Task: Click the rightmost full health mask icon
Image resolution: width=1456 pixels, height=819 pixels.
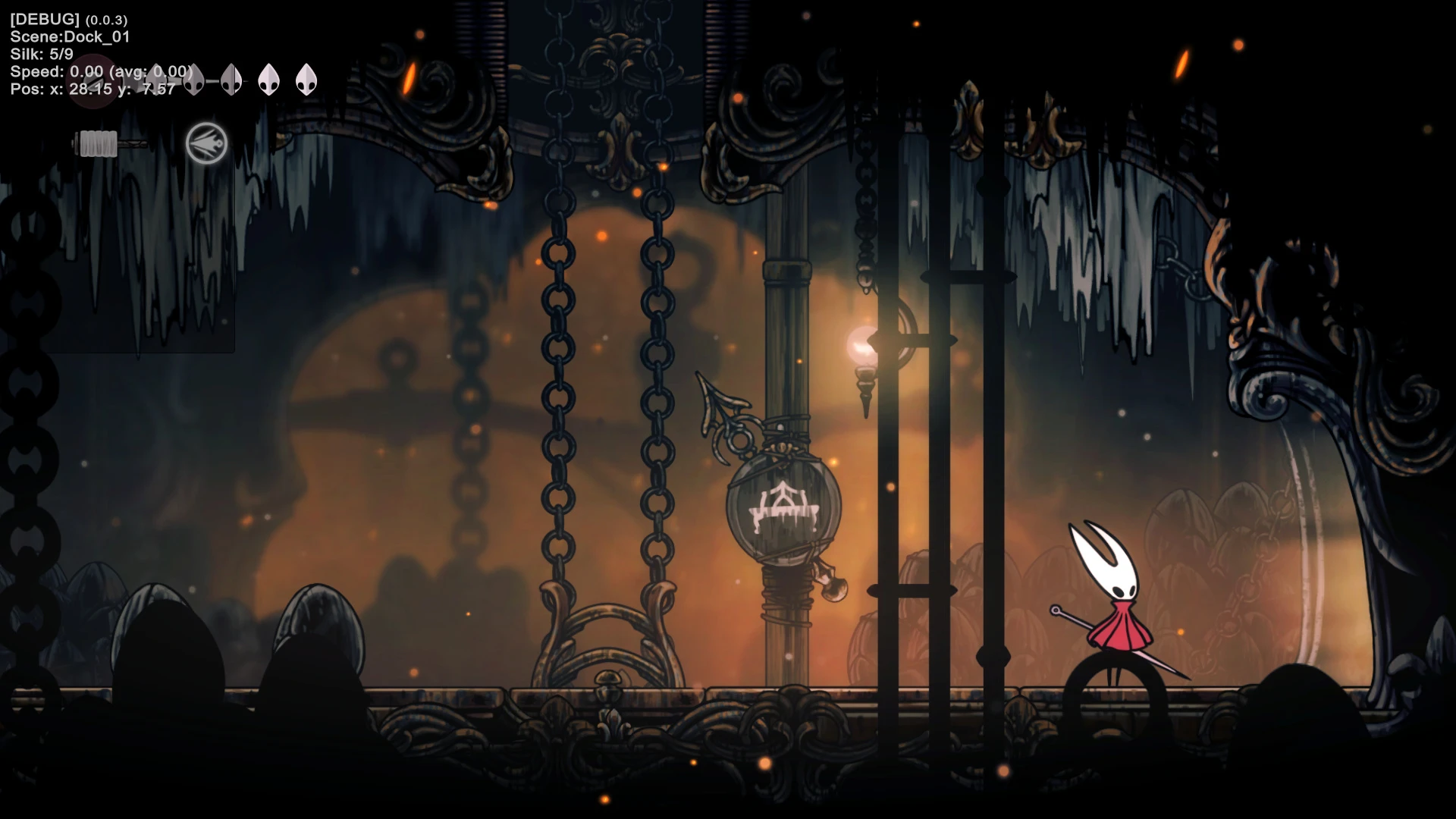Action: [306, 79]
